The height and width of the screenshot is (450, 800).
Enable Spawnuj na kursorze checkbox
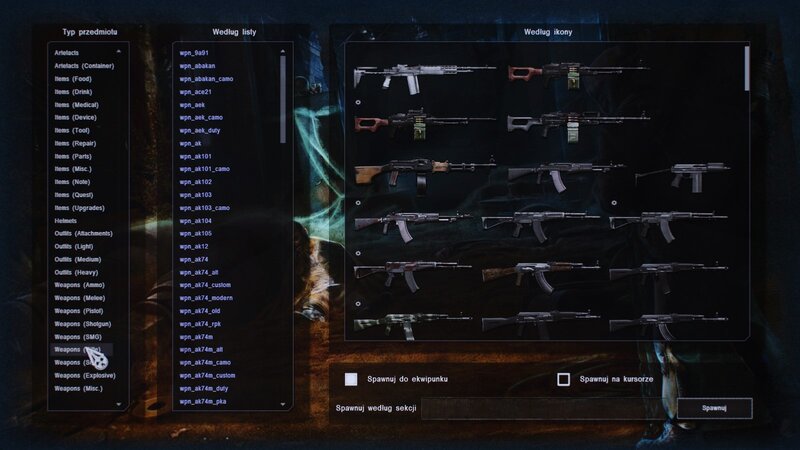point(564,379)
